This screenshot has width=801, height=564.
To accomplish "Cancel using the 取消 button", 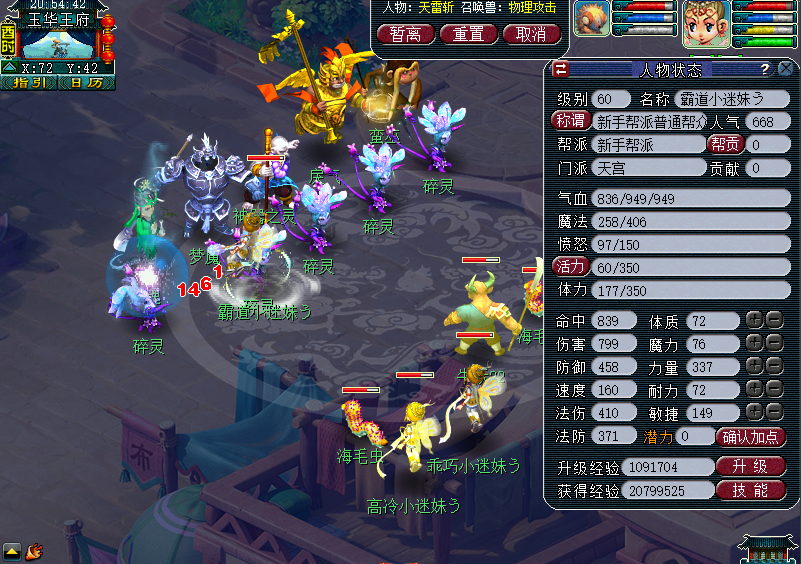I will coord(531,34).
